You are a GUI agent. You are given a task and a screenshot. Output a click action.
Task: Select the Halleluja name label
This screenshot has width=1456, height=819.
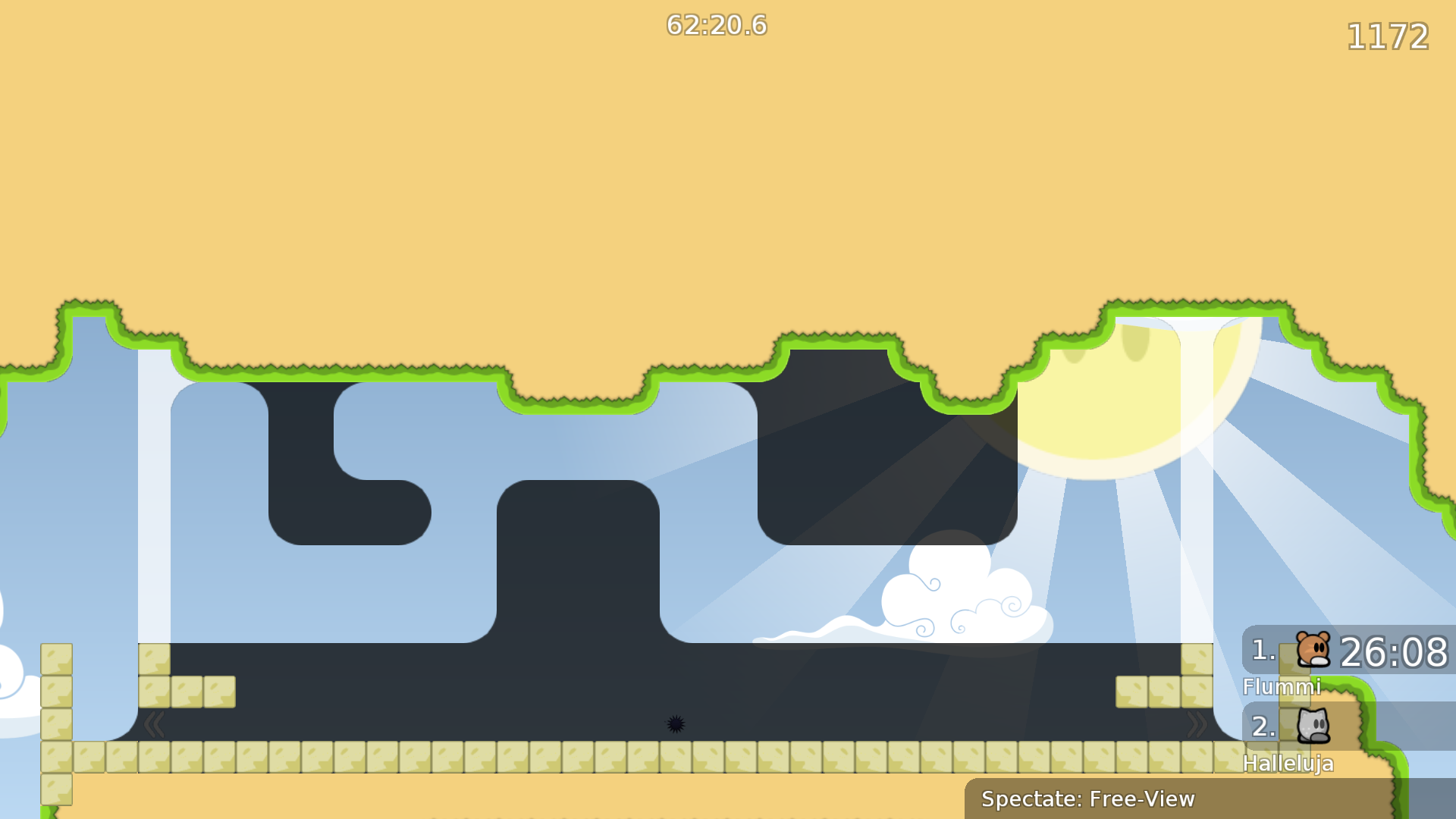[x=1289, y=764]
